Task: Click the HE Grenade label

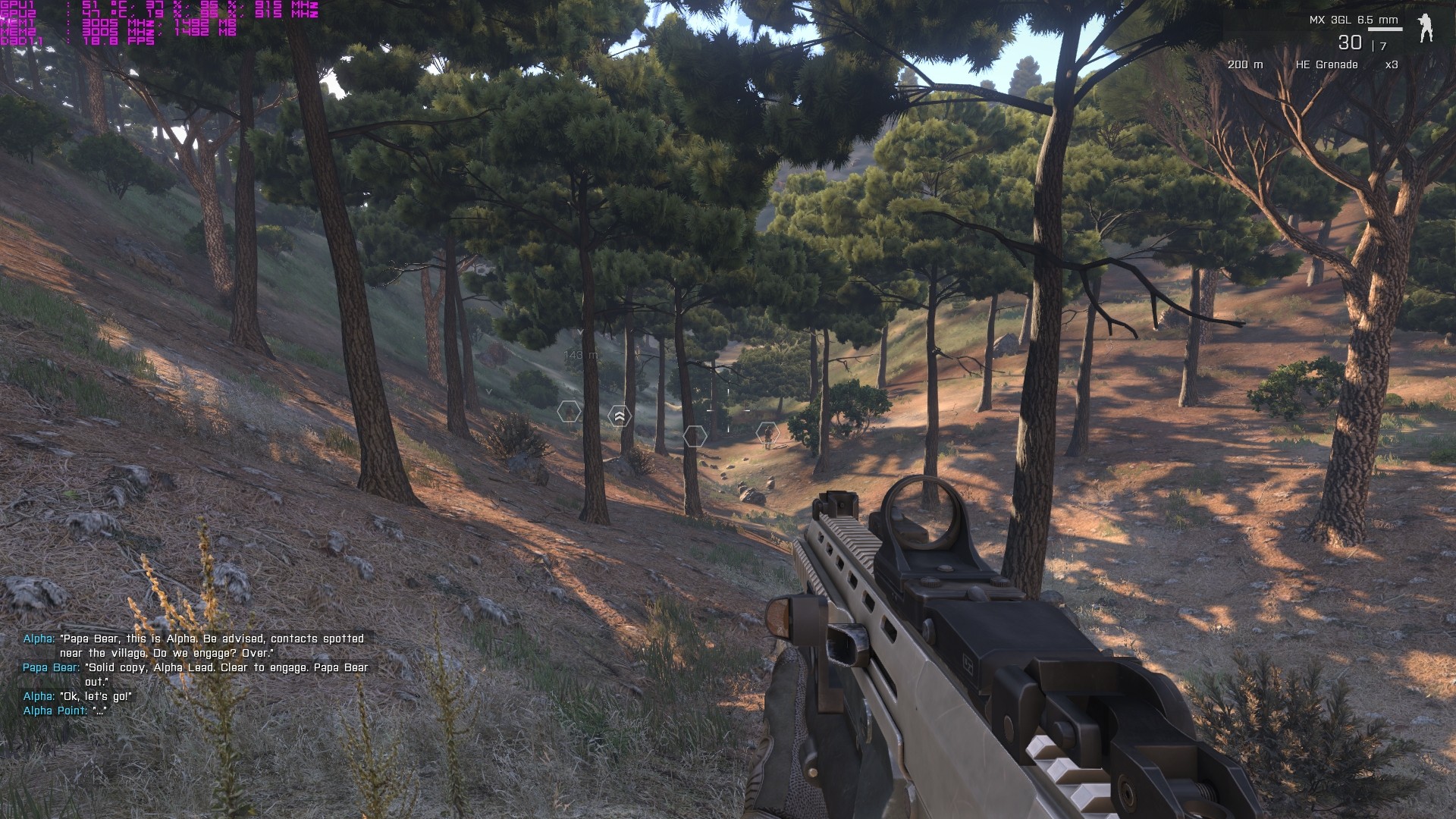Action: coord(1329,65)
